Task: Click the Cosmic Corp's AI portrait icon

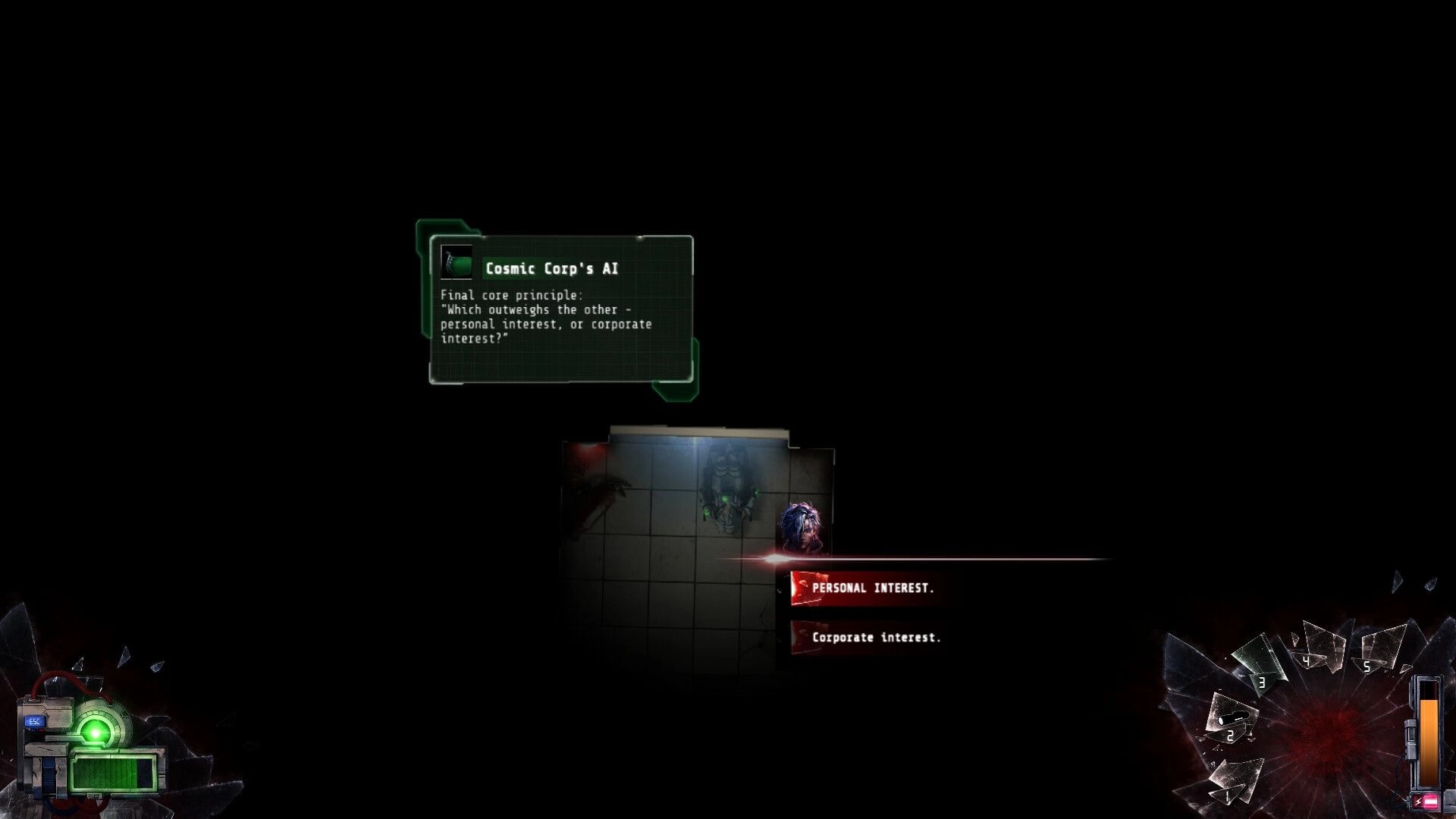Action: tap(456, 262)
